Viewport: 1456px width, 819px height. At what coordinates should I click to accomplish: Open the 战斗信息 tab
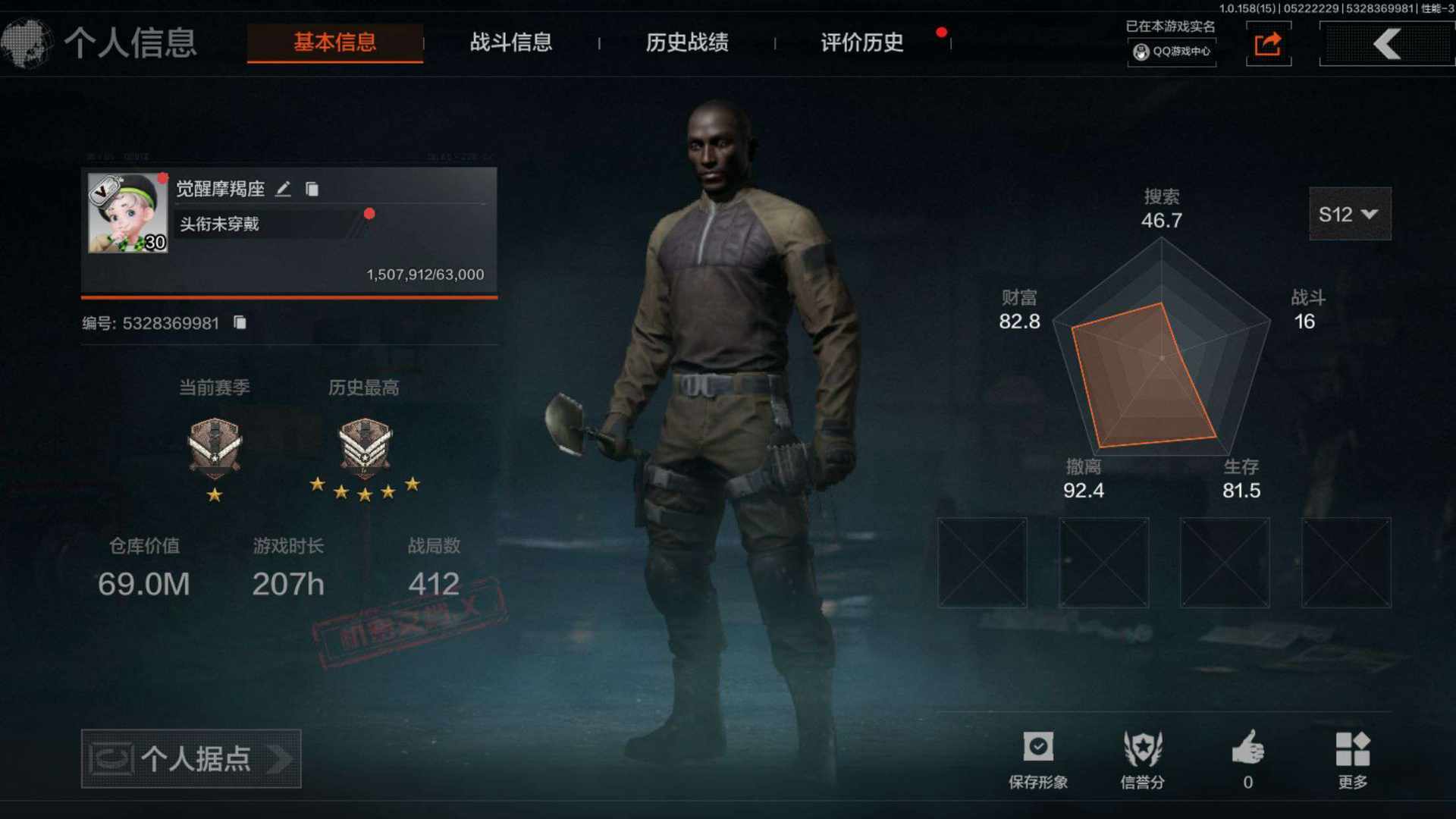click(x=510, y=42)
